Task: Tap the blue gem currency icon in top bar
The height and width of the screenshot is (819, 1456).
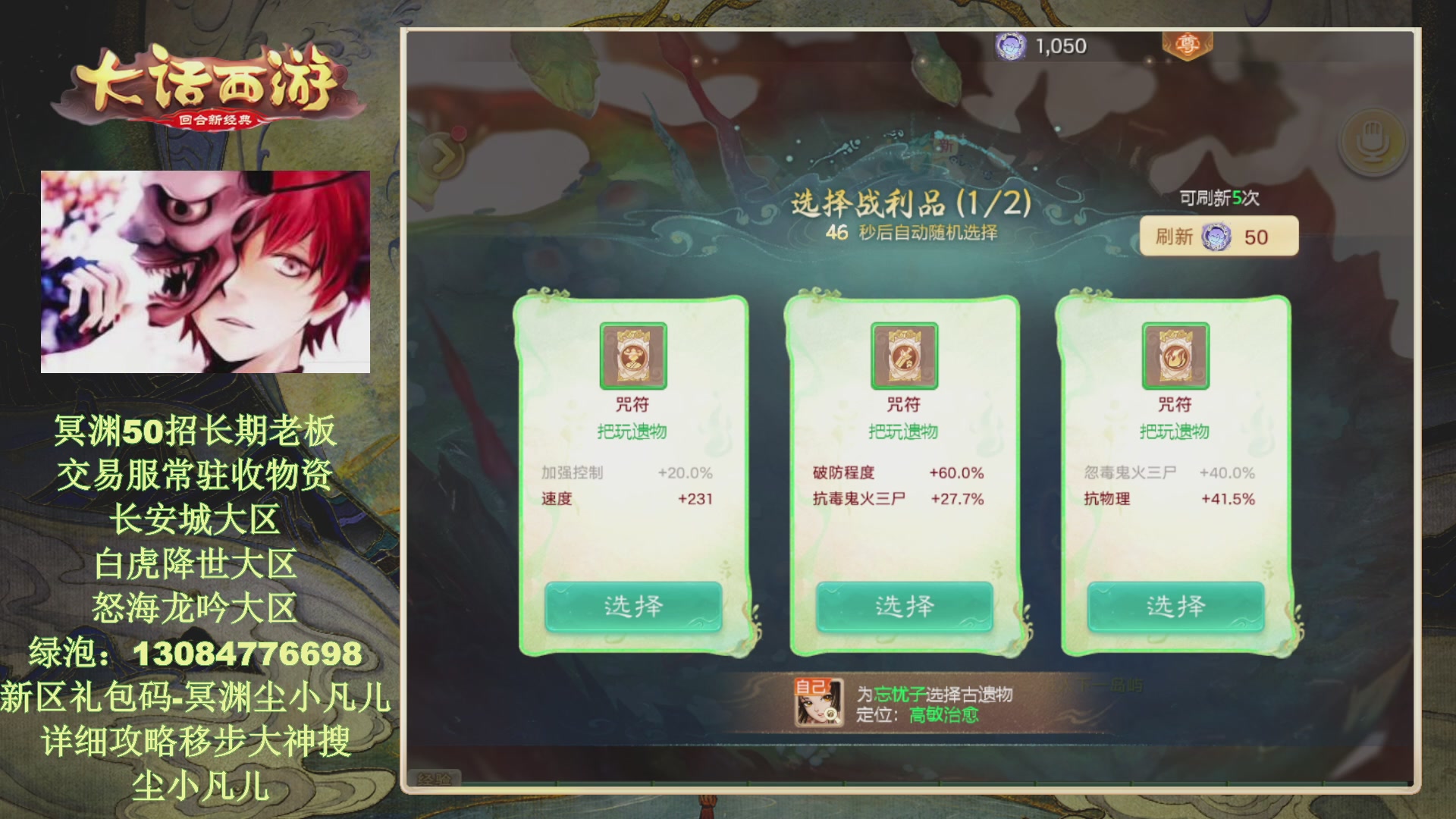Action: tap(1009, 45)
